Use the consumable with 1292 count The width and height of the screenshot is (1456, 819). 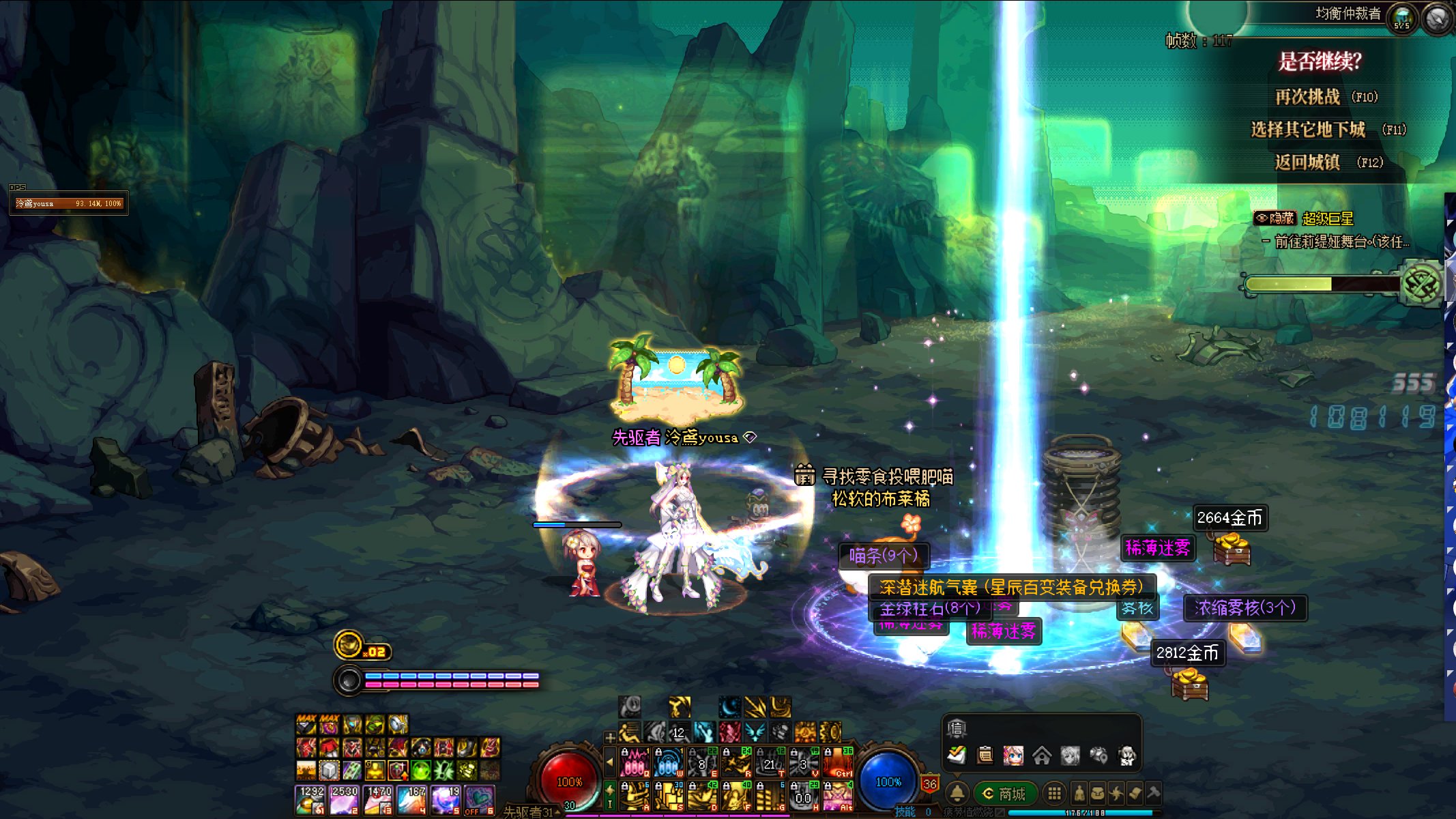click(x=310, y=800)
